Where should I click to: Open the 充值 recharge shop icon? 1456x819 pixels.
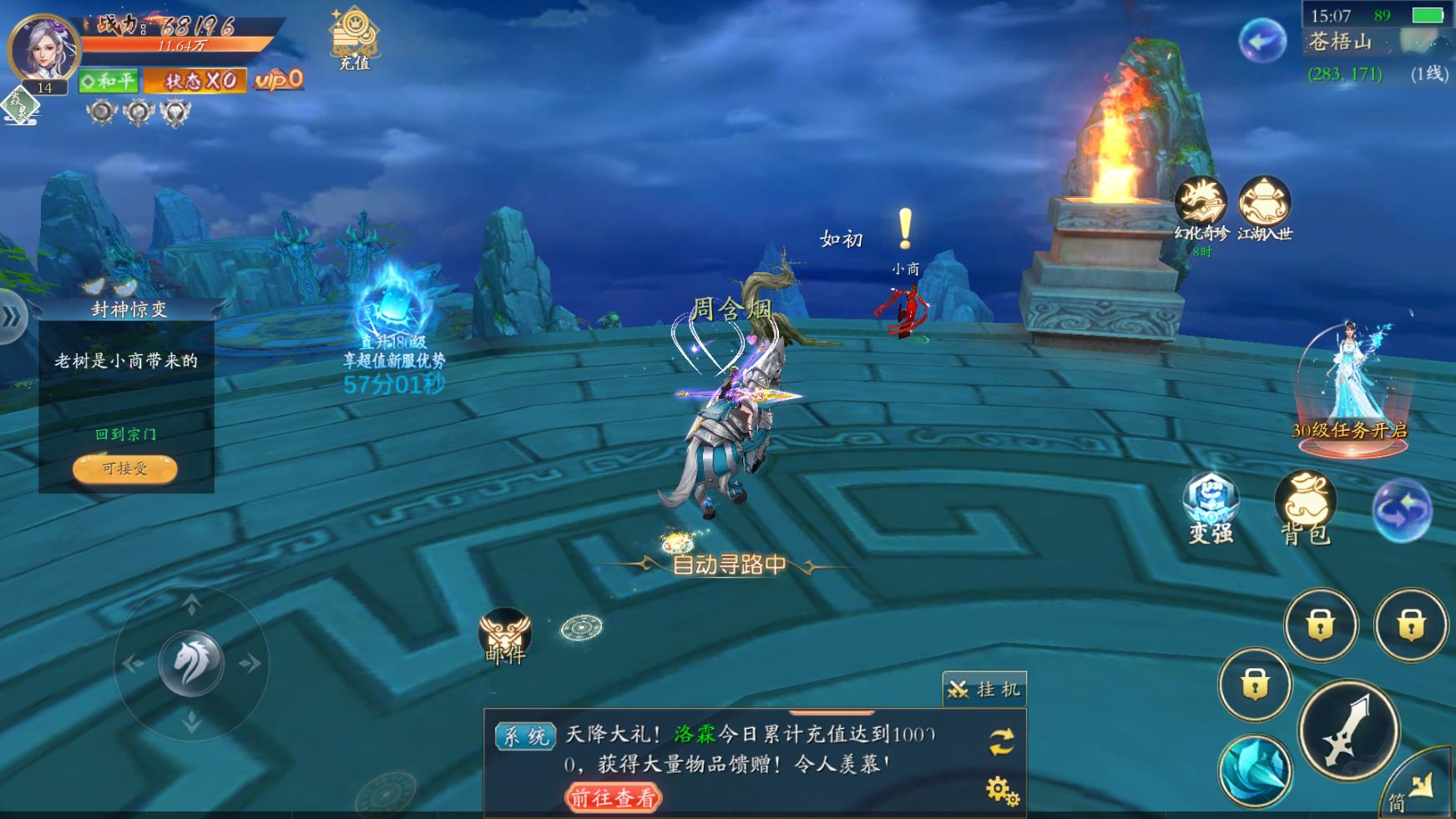pos(355,38)
